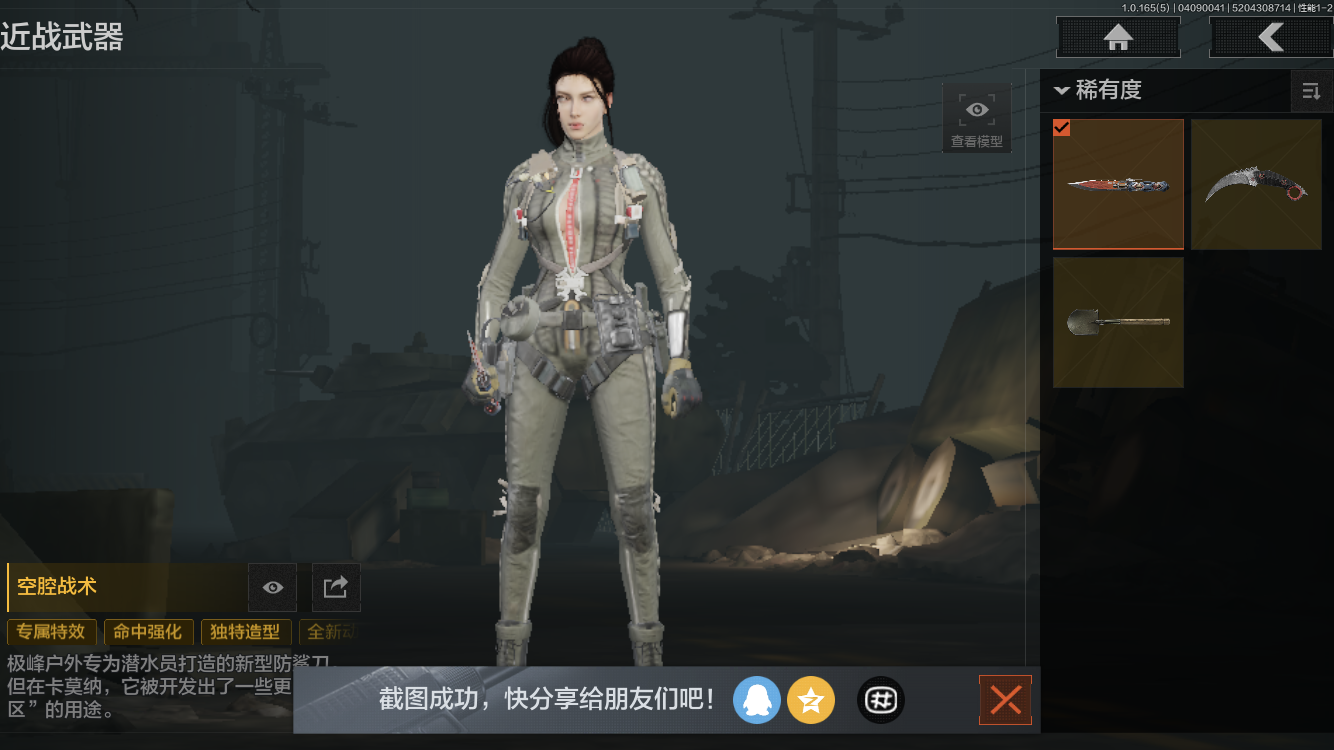The width and height of the screenshot is (1334, 750).
Task: Expand the filter list header panel
Action: click(1165, 91)
